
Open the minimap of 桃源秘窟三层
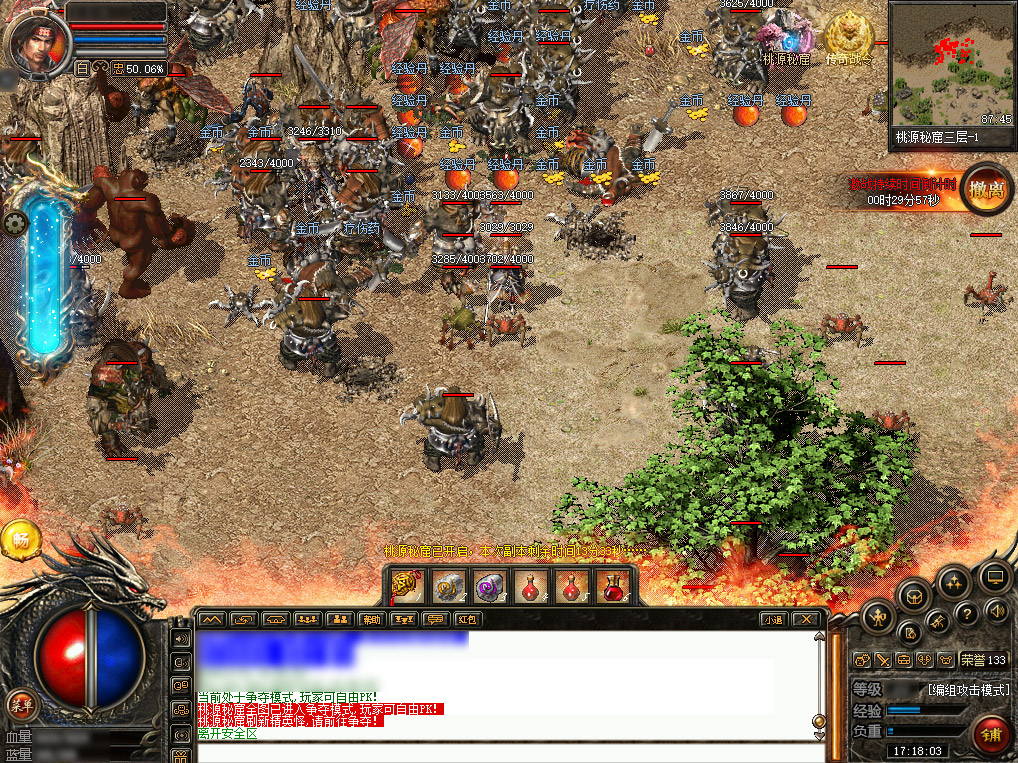tap(951, 66)
